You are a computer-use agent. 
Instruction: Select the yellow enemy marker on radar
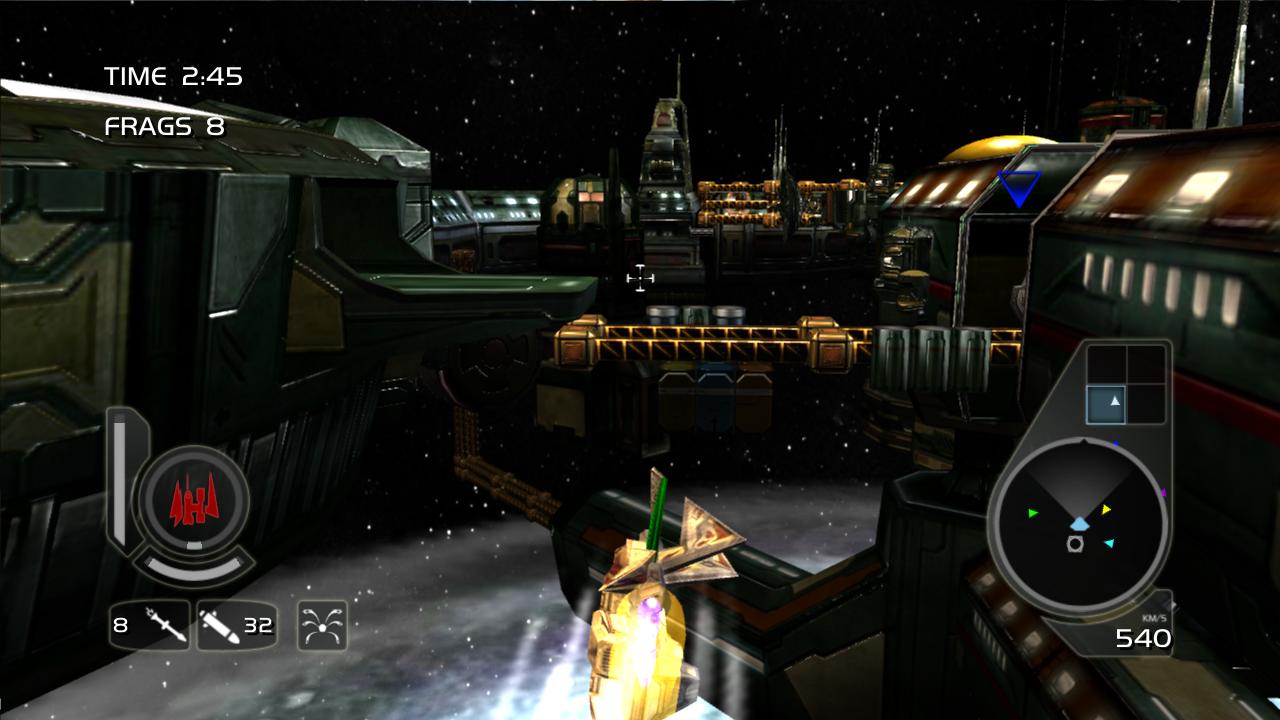[1106, 510]
